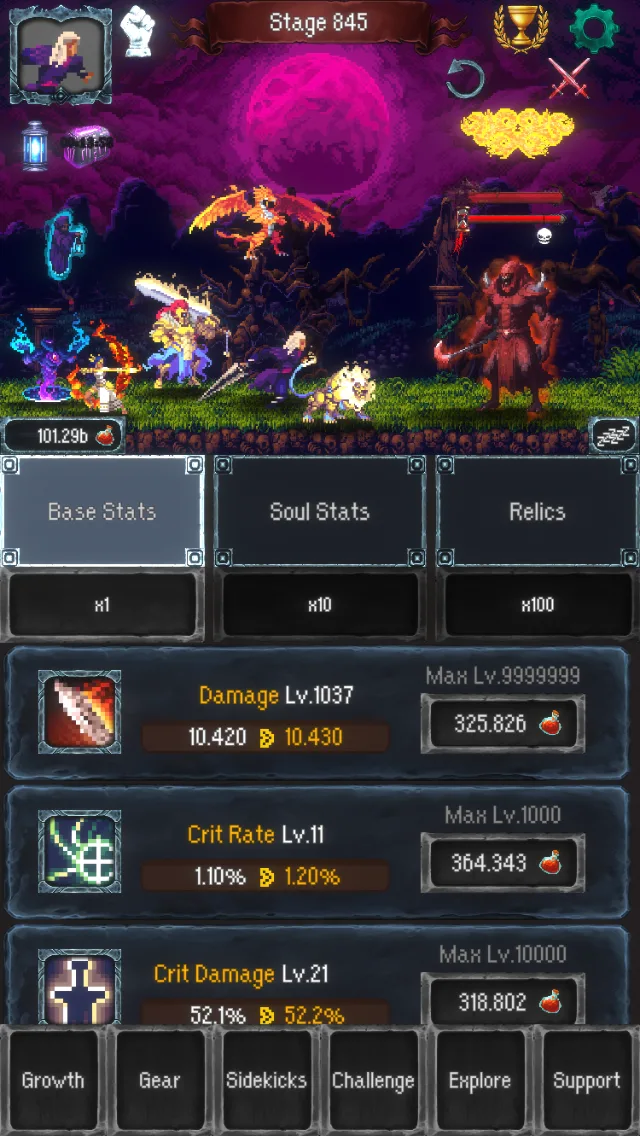Choose the x100 upgrade multiplier
Image resolution: width=640 pixels, height=1136 pixels.
[x=537, y=605]
